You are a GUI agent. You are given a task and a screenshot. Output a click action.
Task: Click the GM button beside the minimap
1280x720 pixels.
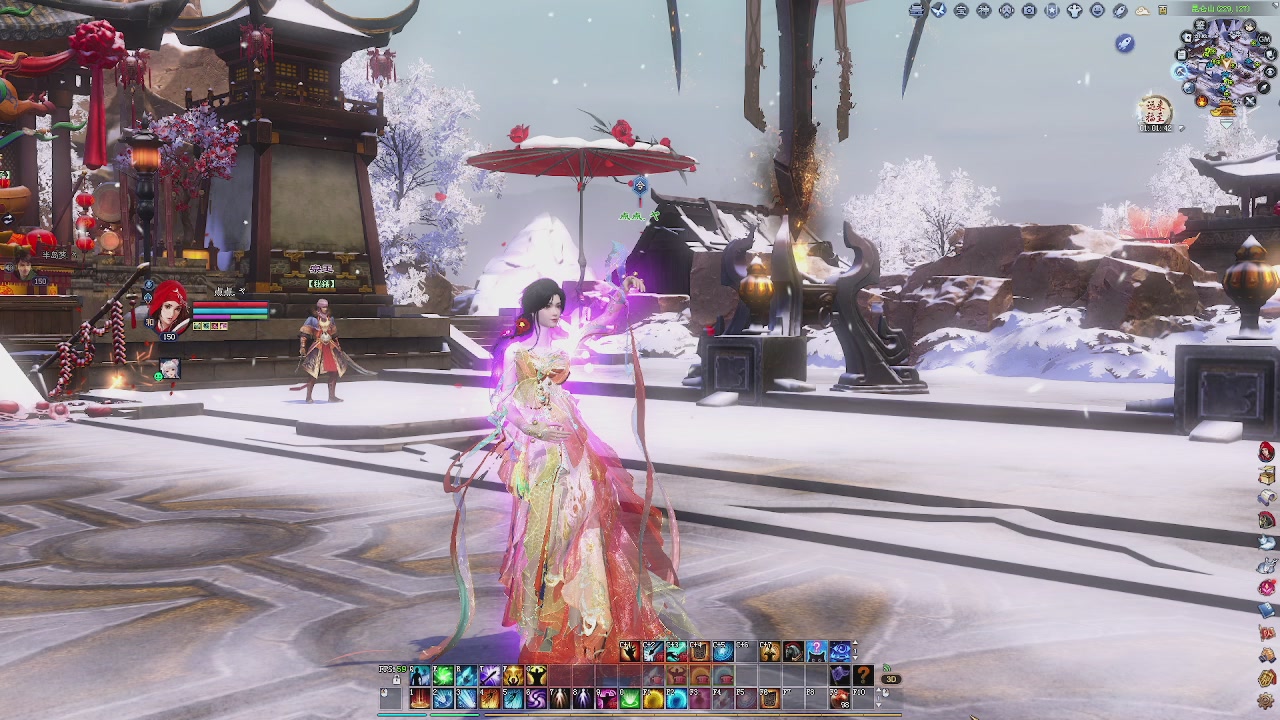point(1263,38)
